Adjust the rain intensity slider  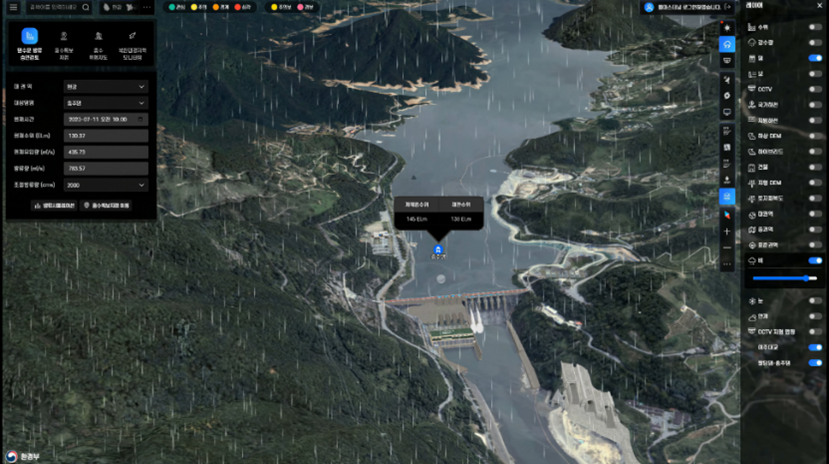point(780,278)
